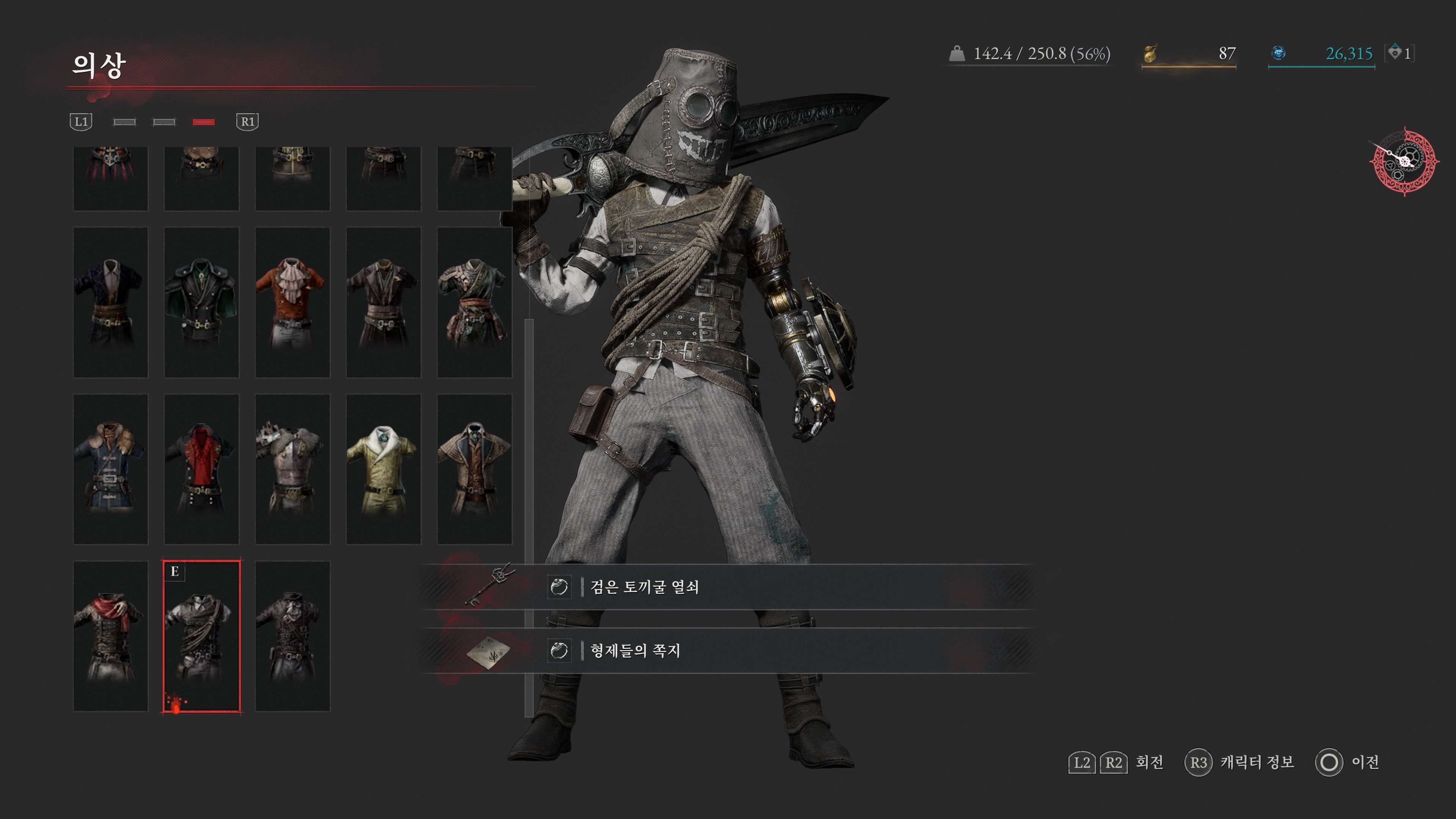Pick the orange jacket with ruffled cravat

point(292,302)
